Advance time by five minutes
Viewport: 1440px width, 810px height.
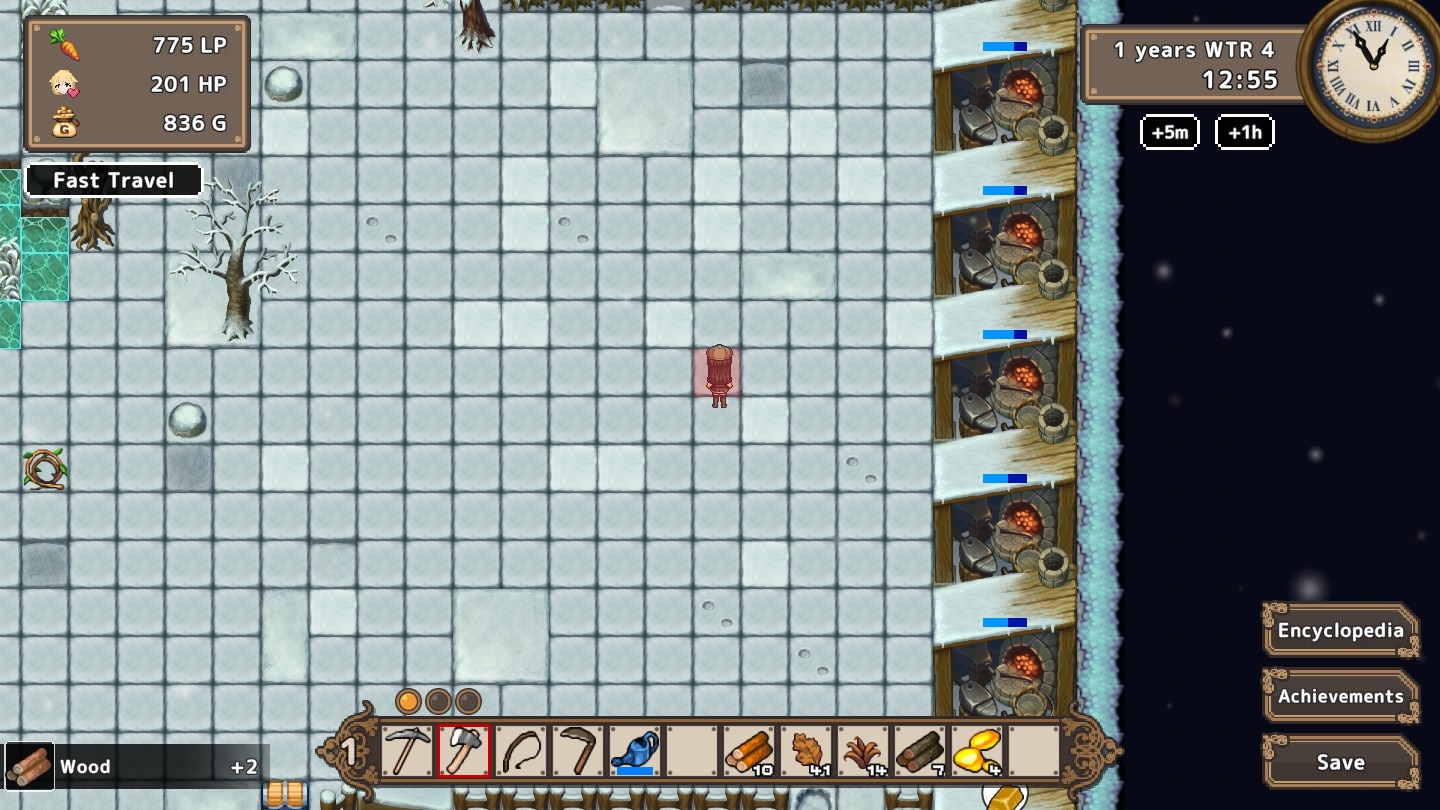click(1169, 132)
